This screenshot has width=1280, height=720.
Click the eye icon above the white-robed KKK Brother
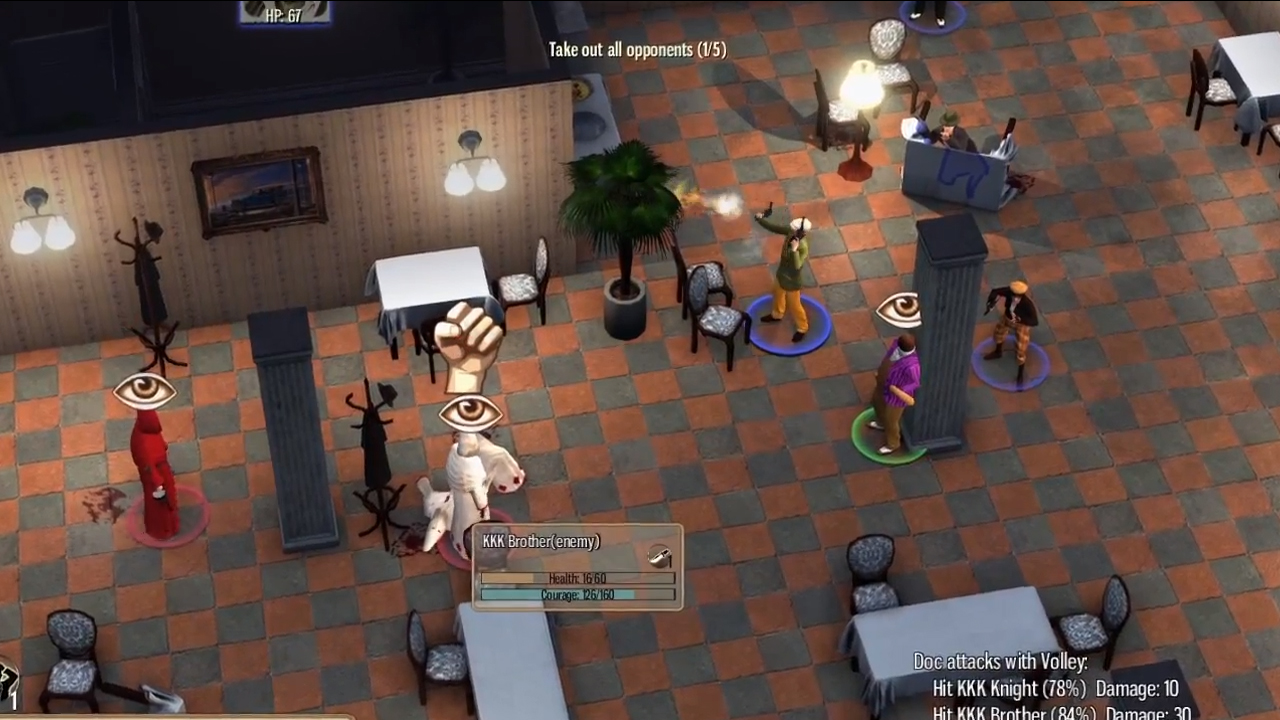[x=470, y=413]
